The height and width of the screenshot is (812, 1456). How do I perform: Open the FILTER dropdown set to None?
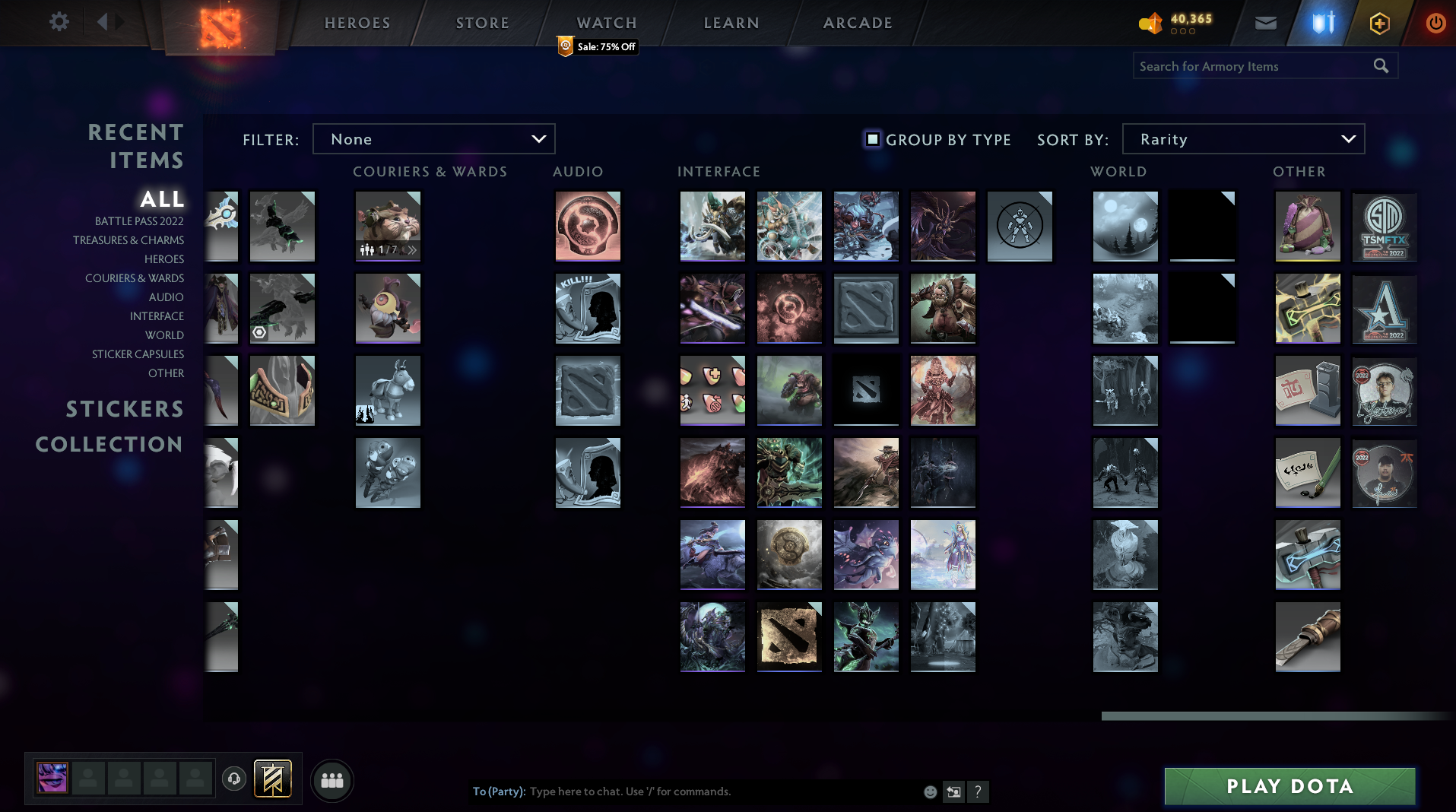(433, 139)
